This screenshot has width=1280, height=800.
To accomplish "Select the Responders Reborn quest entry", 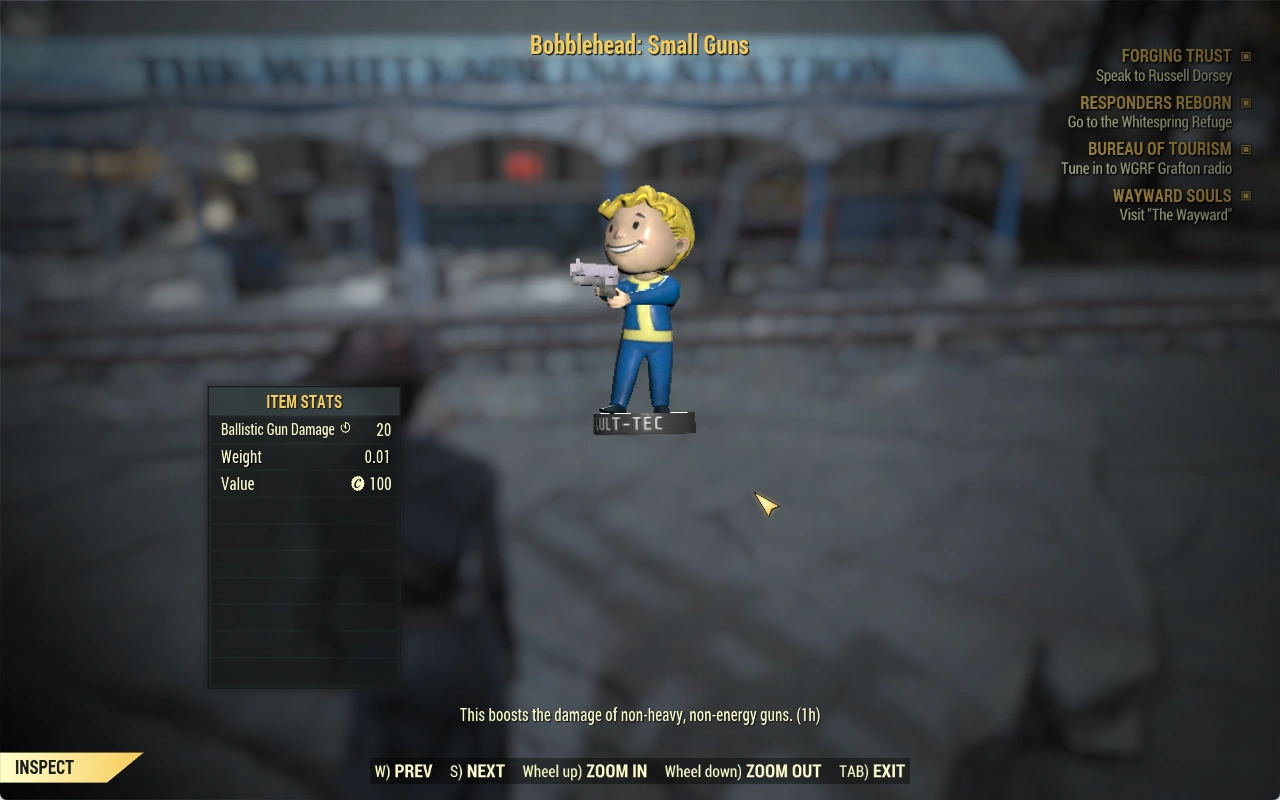I will (x=1155, y=103).
